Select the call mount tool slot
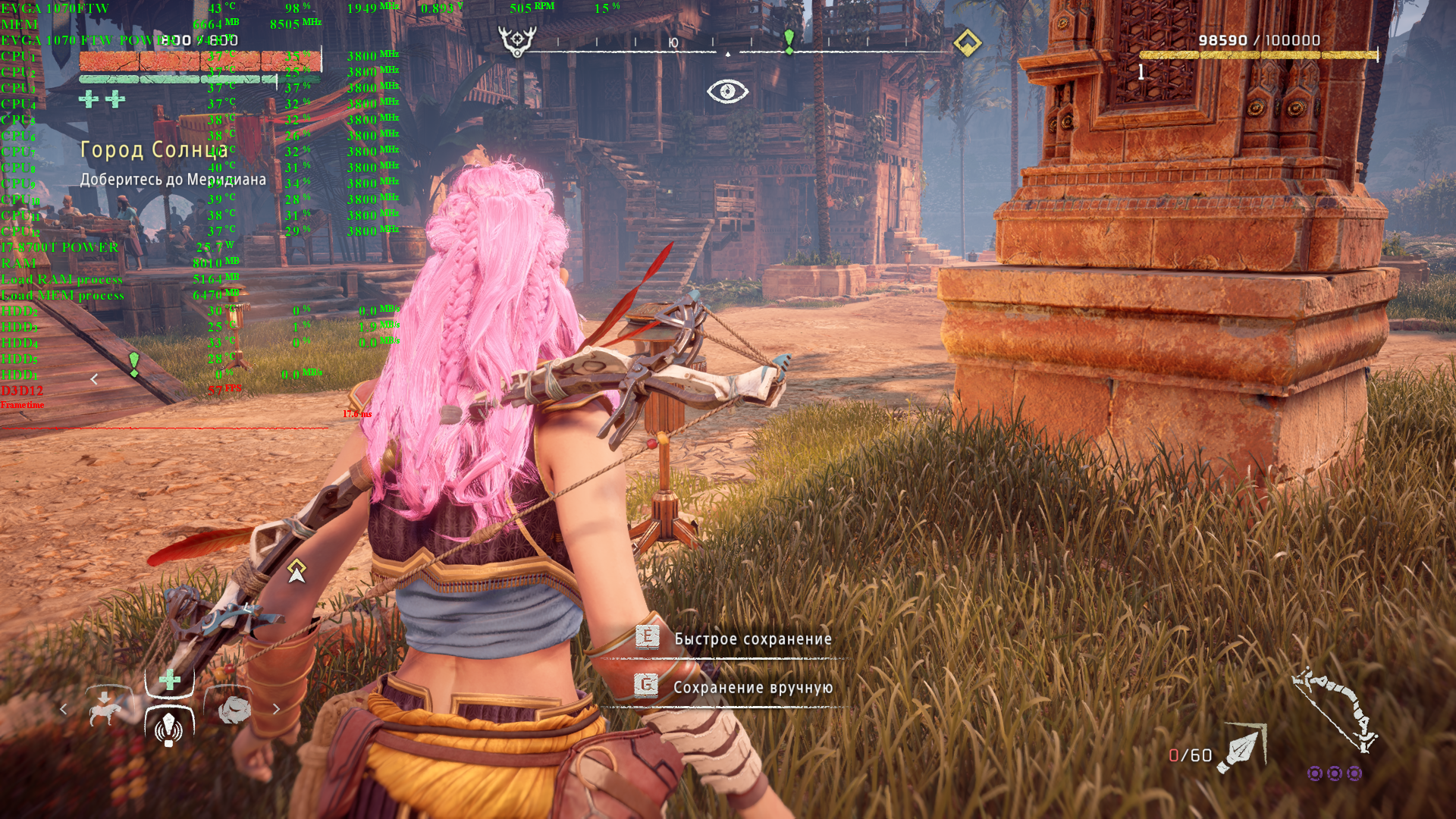This screenshot has width=1456, height=819. pyautogui.click(x=105, y=708)
